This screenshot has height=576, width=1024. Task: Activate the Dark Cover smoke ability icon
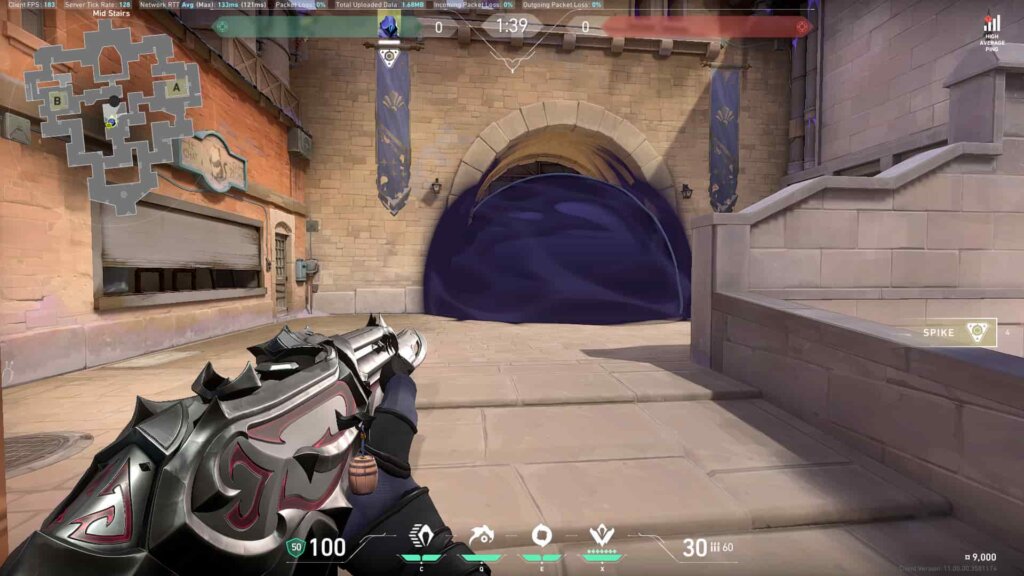(x=541, y=535)
